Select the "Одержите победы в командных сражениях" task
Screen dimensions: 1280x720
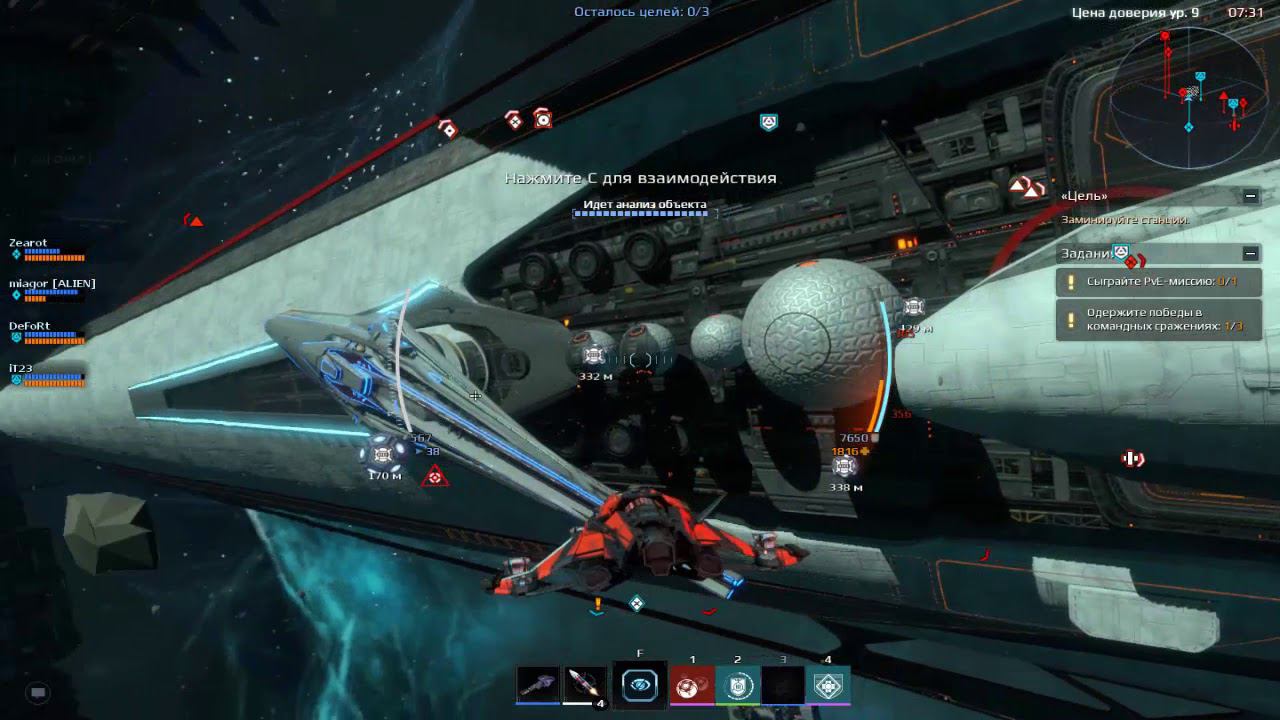[1159, 320]
